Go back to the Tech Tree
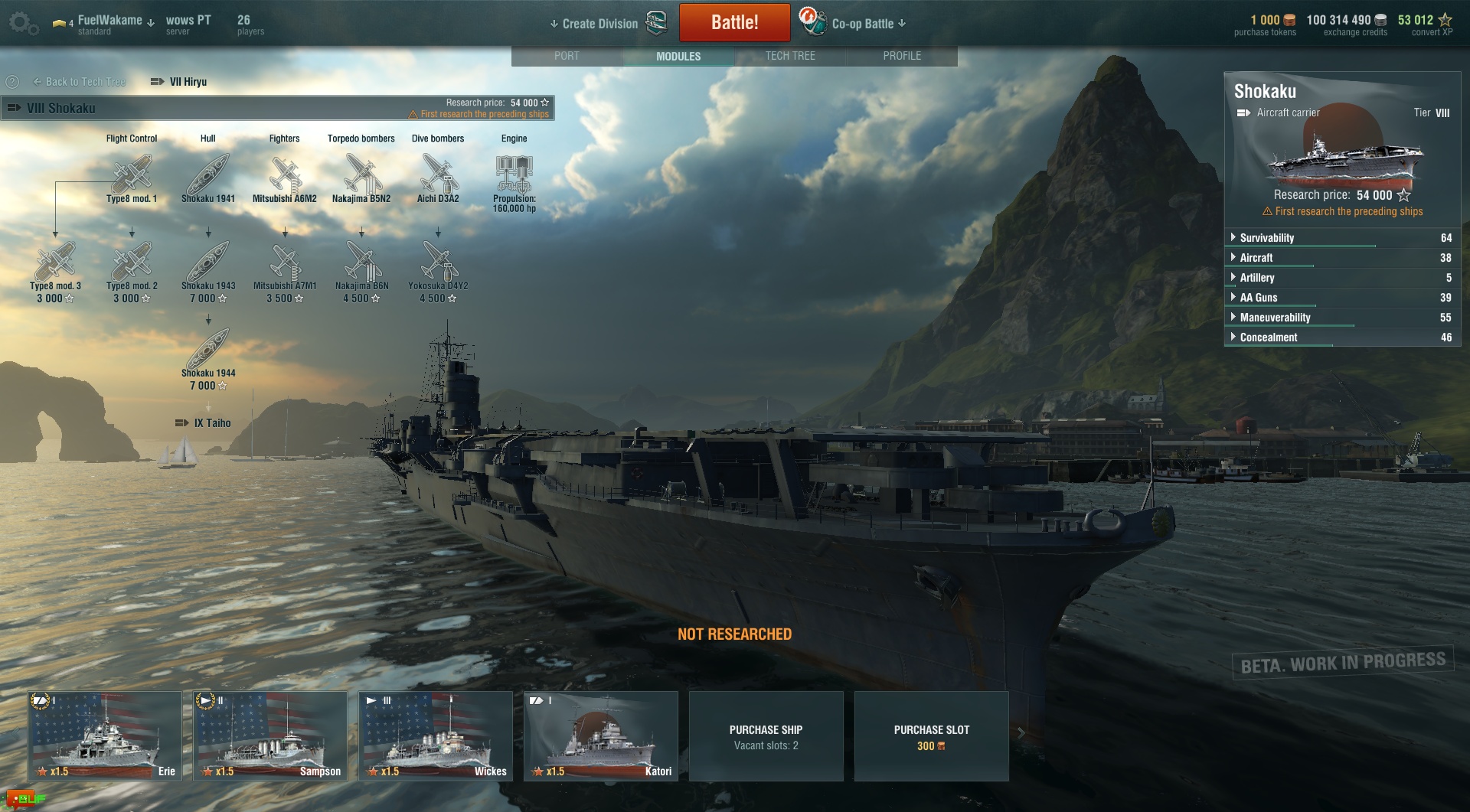Viewport: 1470px width, 812px height. click(79, 82)
